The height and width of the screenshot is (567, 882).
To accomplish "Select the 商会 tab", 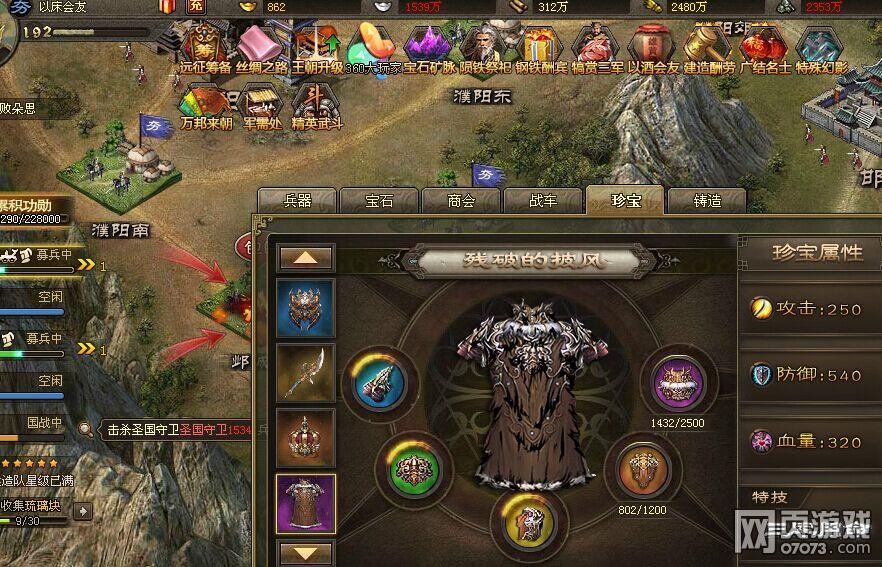I will 461,200.
